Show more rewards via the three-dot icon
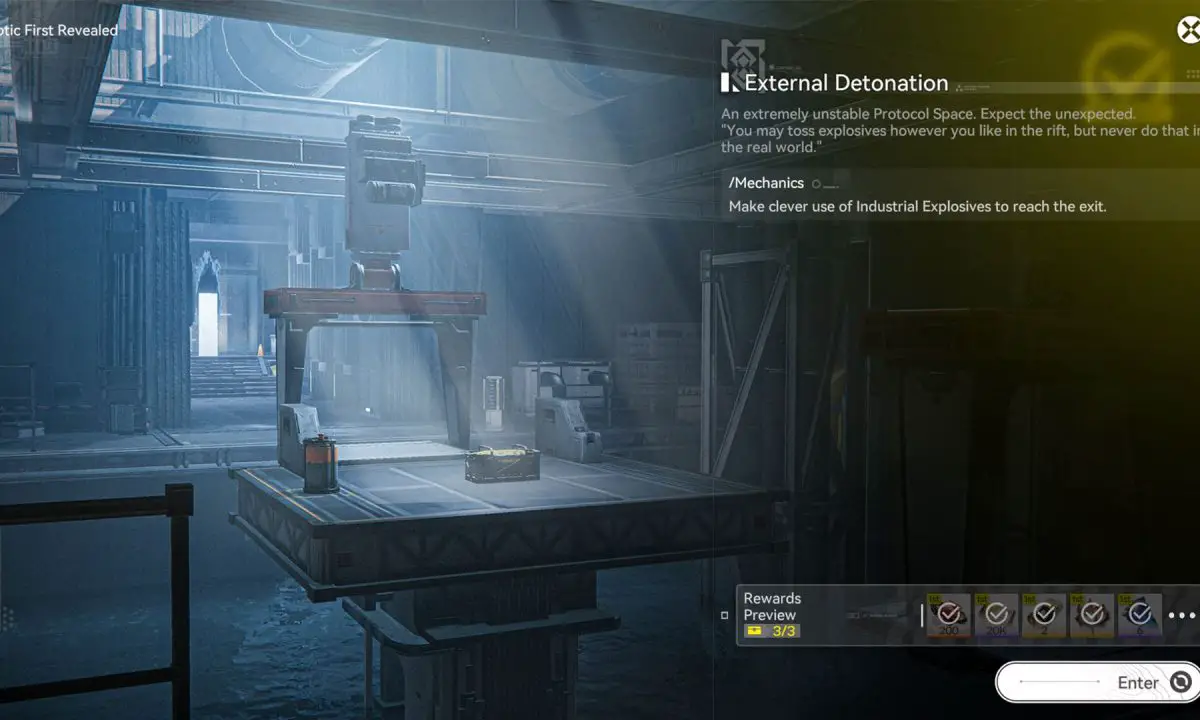 point(1181,616)
